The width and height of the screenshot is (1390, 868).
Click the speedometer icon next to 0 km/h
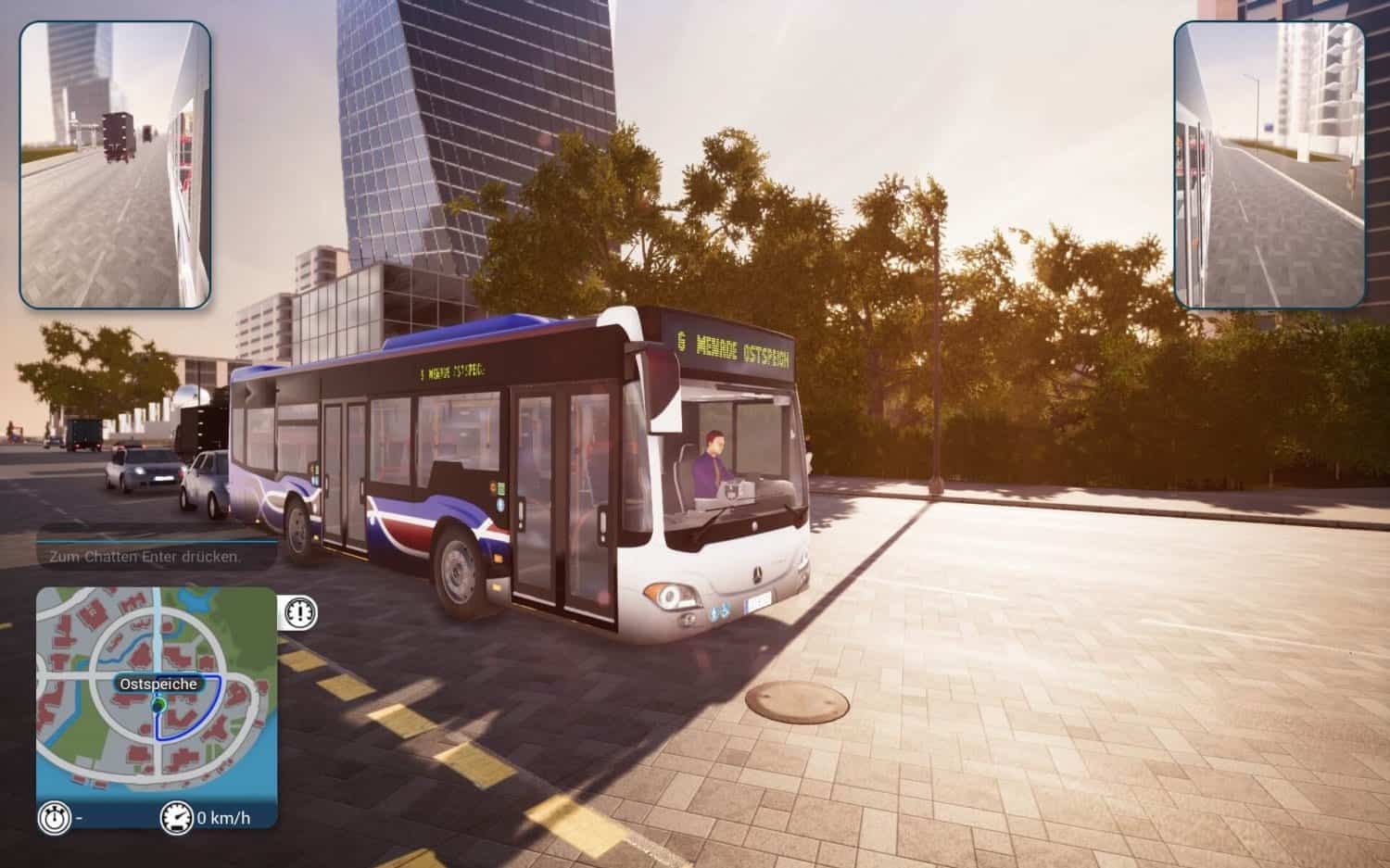click(176, 818)
